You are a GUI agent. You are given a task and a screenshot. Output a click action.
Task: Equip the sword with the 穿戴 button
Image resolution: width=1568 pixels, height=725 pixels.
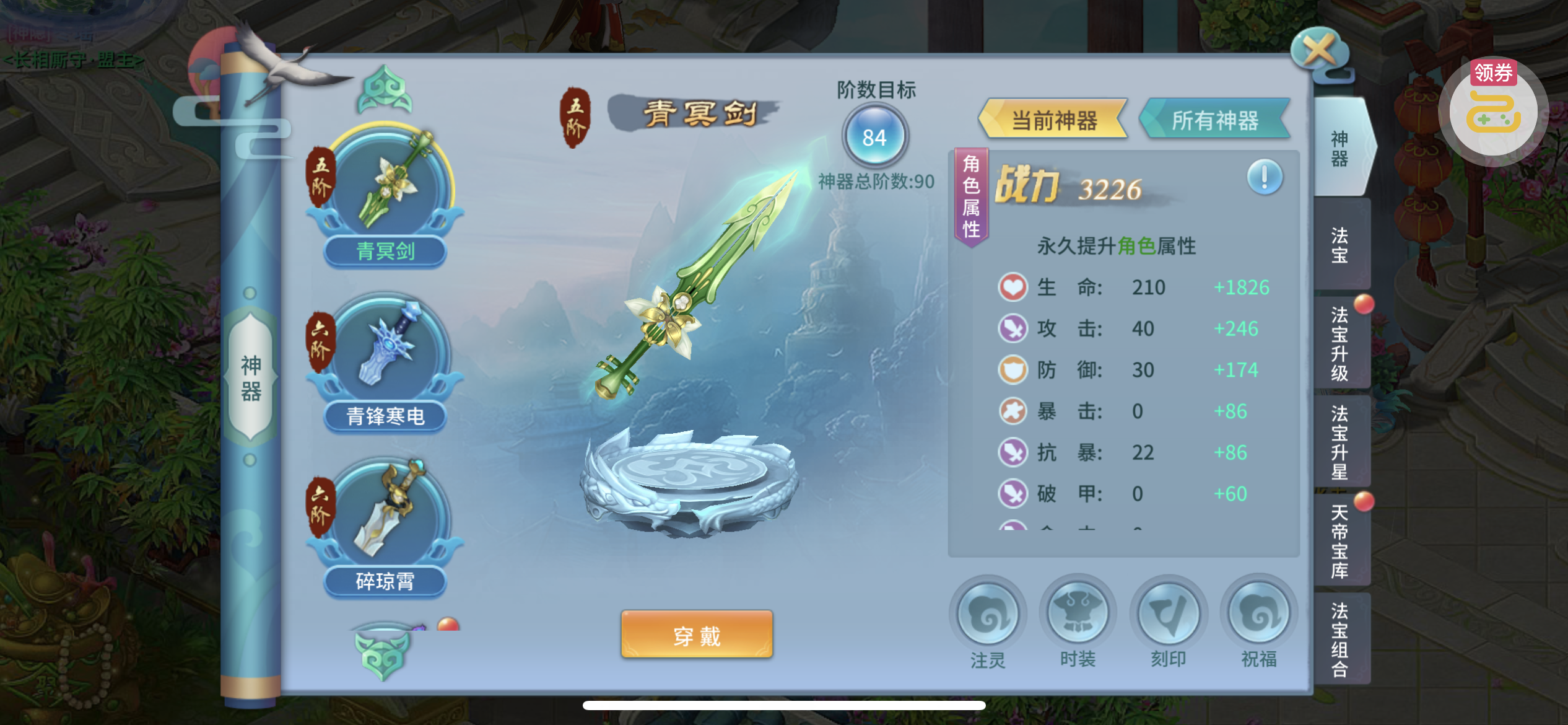point(697,635)
